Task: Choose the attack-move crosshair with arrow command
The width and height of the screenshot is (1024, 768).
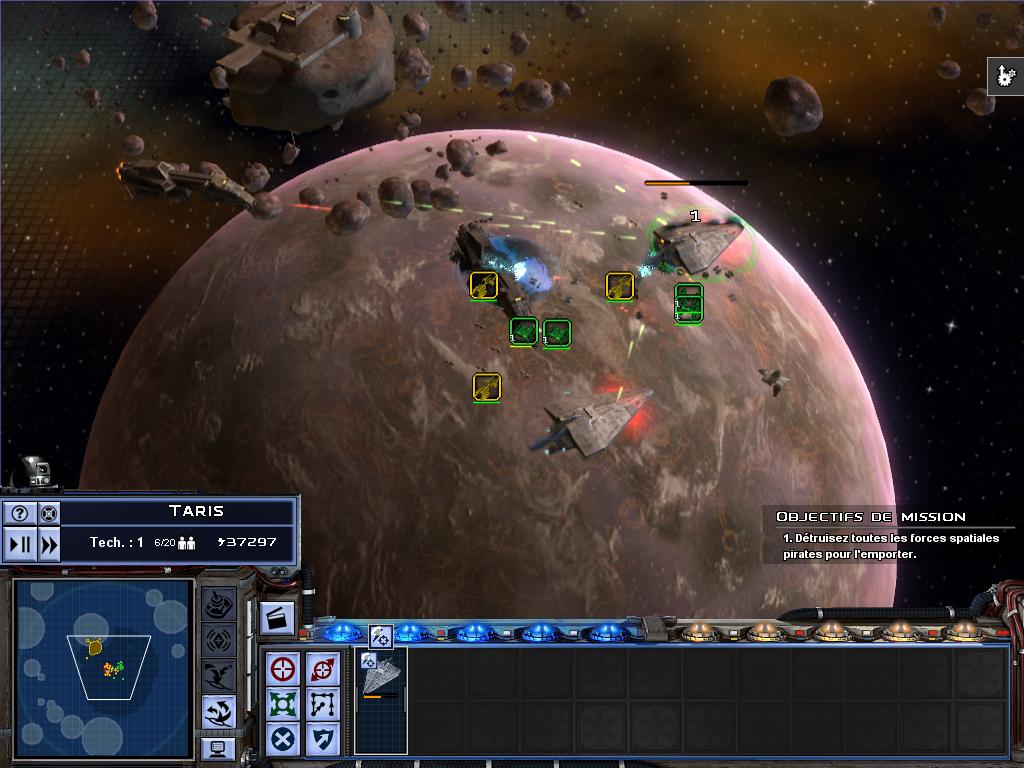Action: click(322, 669)
